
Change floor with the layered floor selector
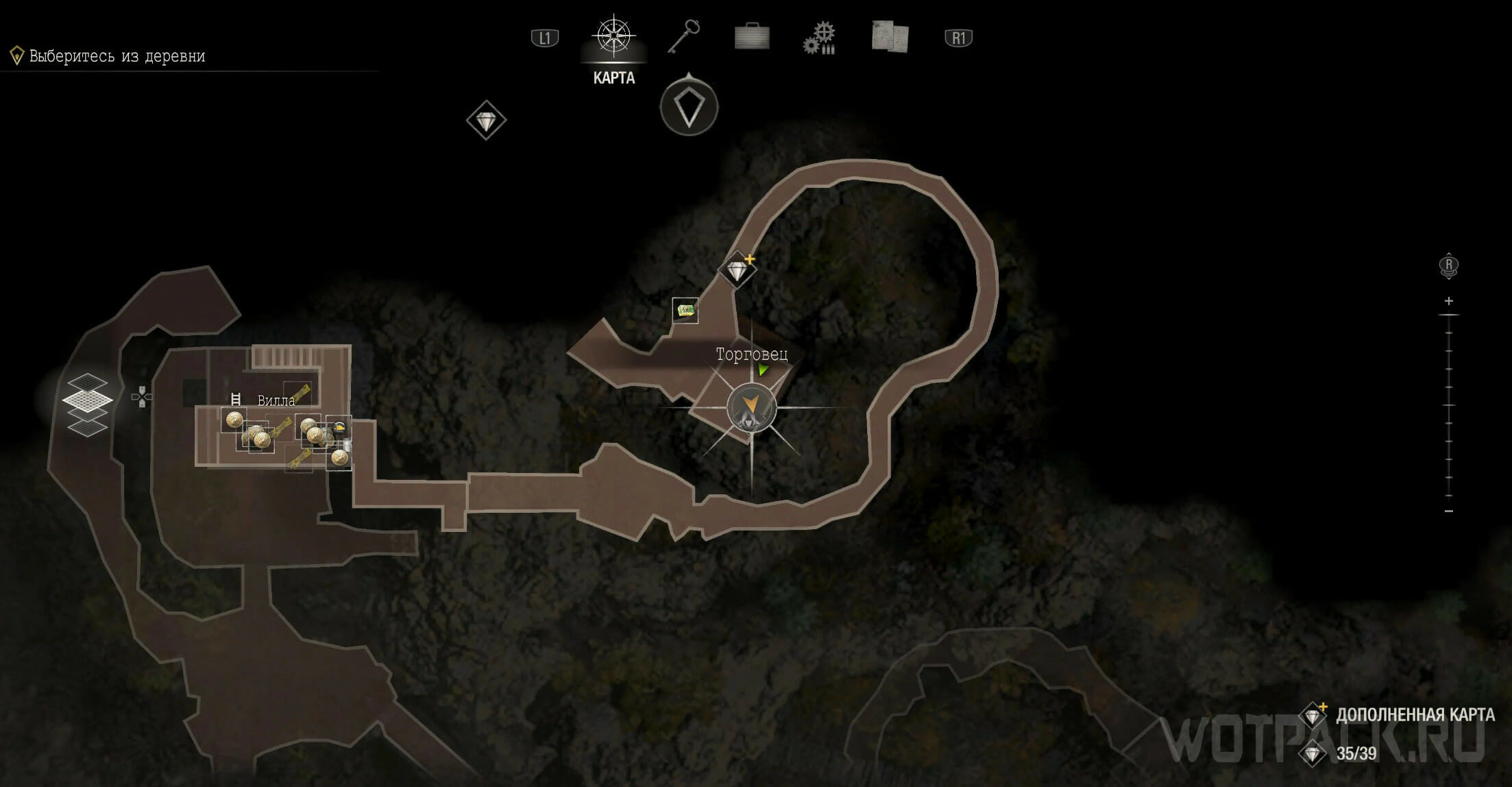[x=88, y=404]
